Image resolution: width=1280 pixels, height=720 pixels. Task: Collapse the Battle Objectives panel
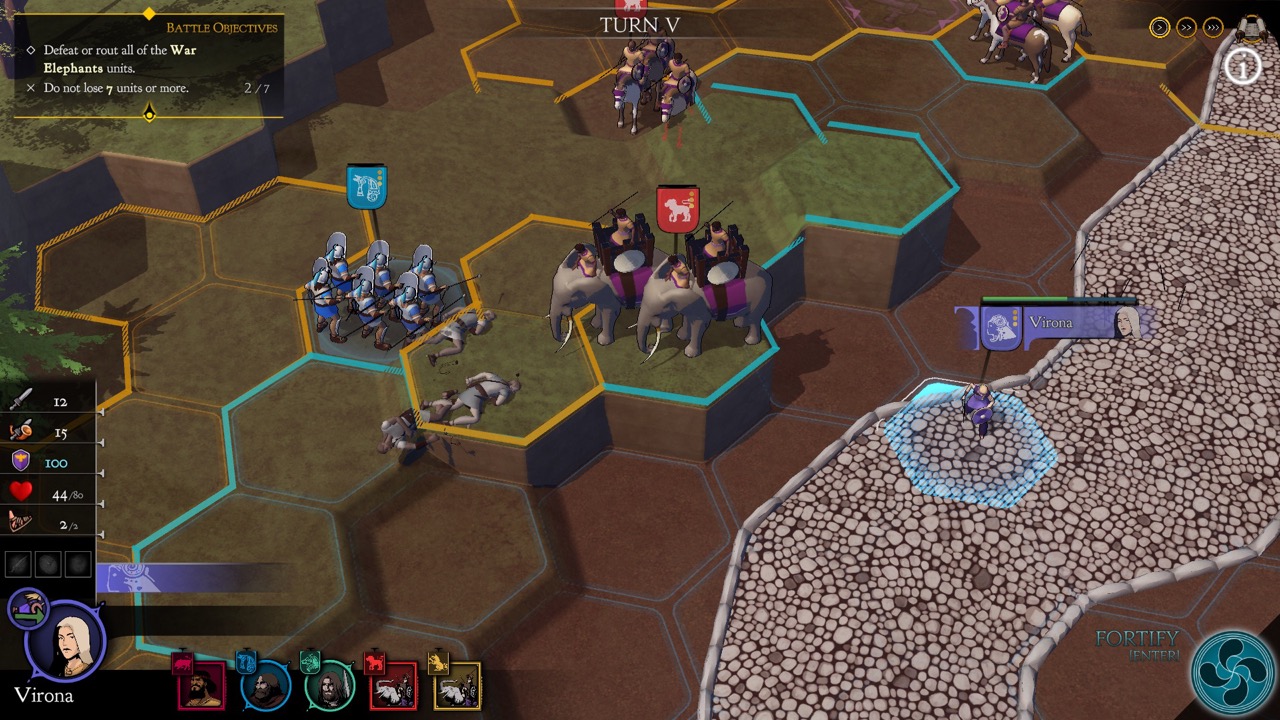point(149,112)
